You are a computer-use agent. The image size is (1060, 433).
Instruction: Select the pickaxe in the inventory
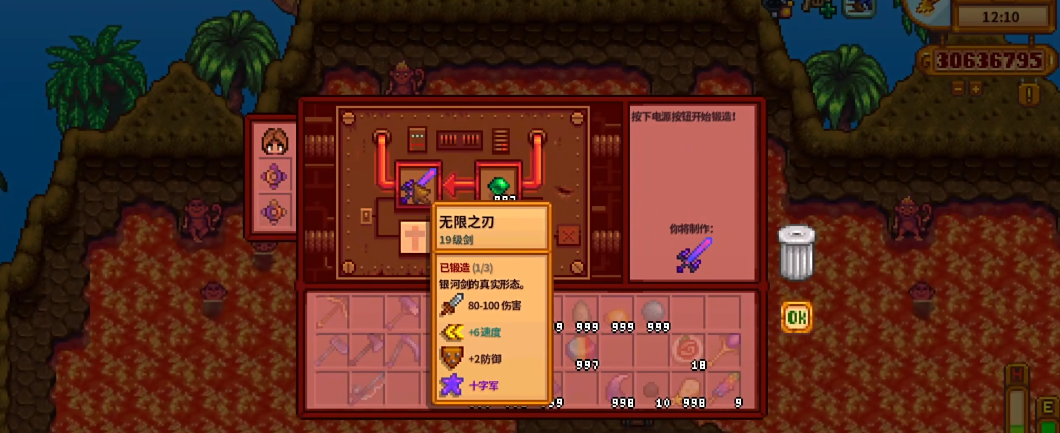tap(335, 312)
